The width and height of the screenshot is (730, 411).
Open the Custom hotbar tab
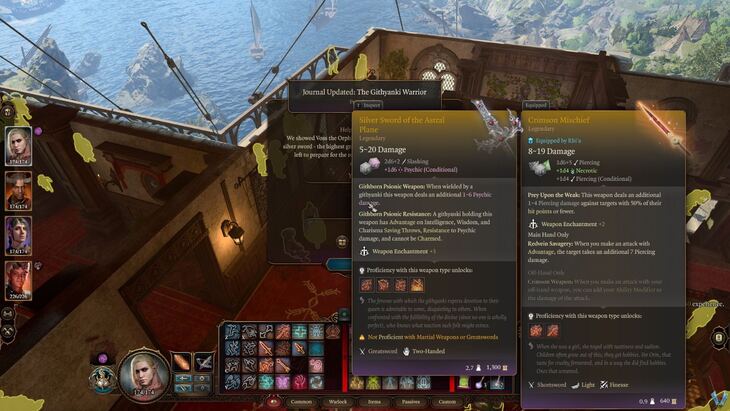448,401
